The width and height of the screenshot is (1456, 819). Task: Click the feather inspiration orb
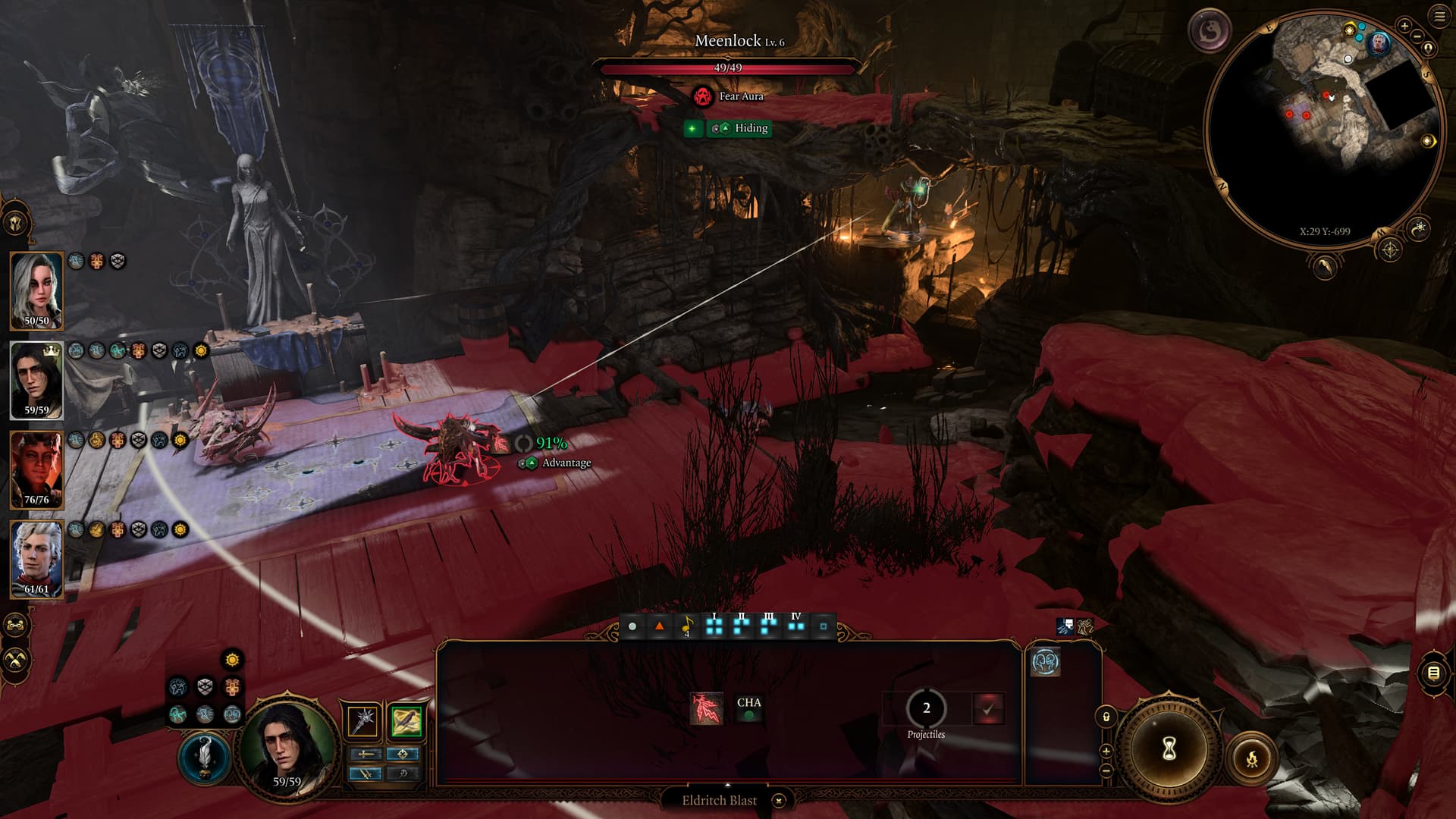click(x=205, y=758)
